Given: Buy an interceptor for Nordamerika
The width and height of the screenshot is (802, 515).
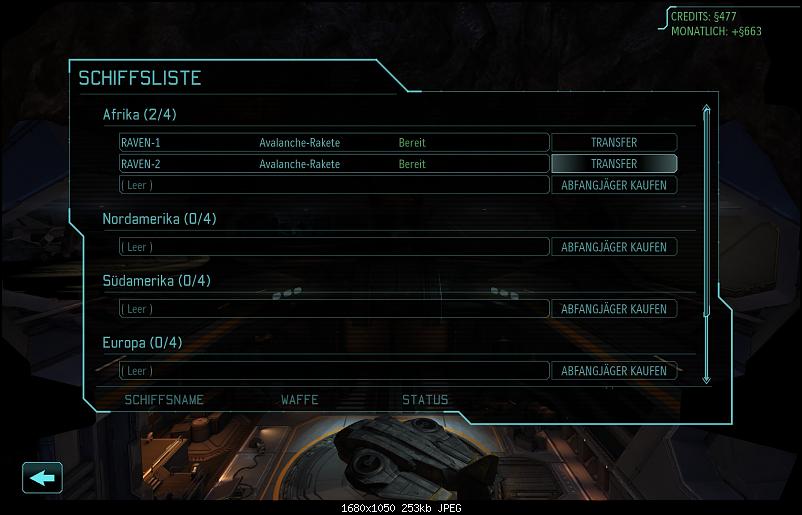Looking at the screenshot, I should click(614, 247).
